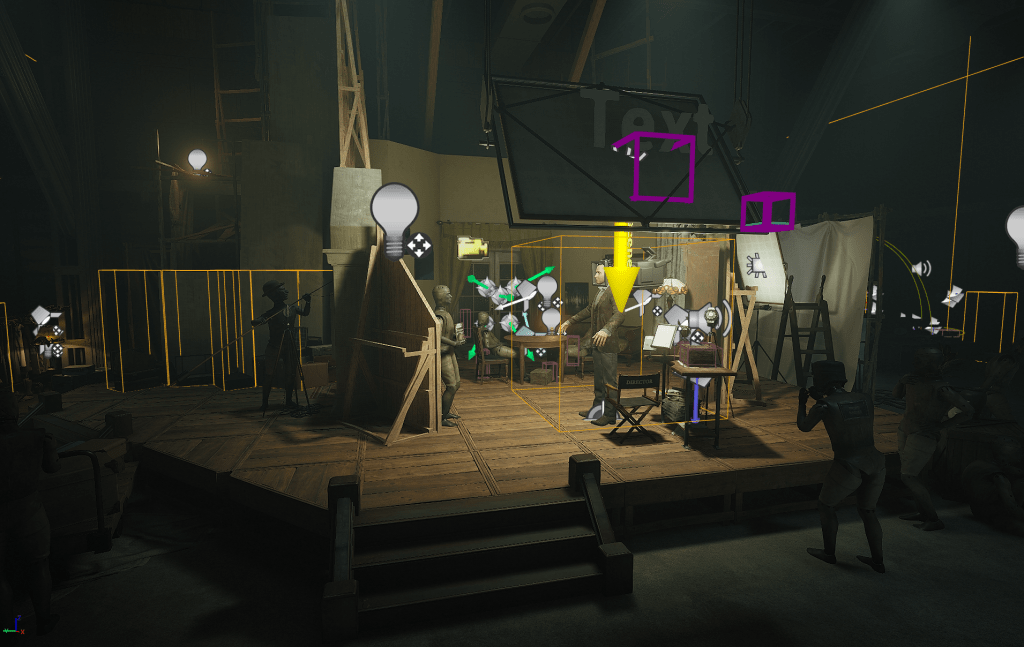This screenshot has width=1024, height=647.
Task: Select the small purple wireframe cube above the backdrop
Action: [767, 212]
